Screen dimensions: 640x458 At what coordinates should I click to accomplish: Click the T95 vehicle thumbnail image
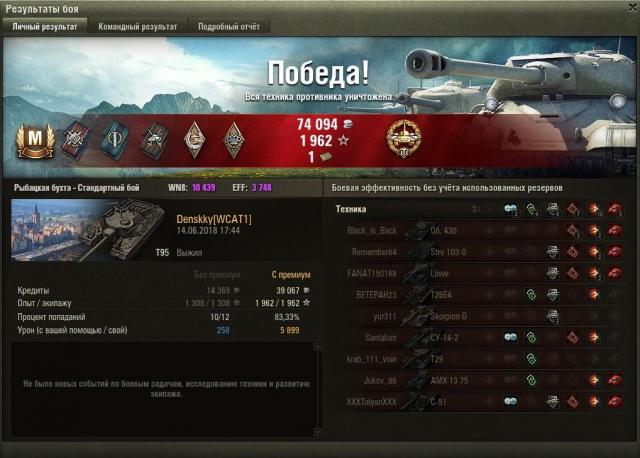point(90,230)
